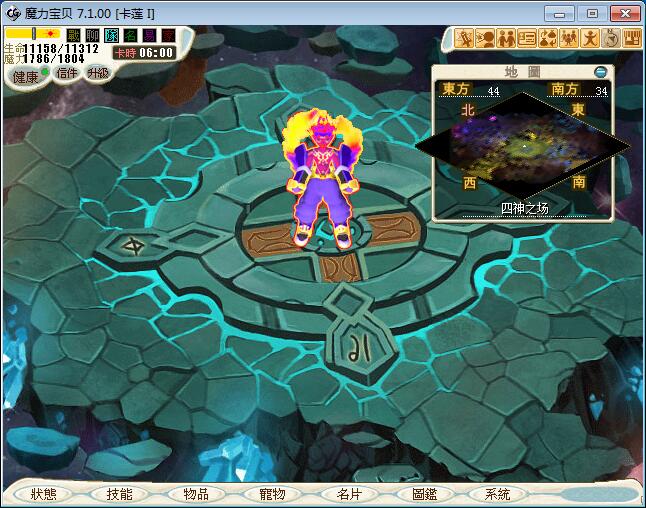The image size is (646, 508).
Task: Open the 物品 items menu
Action: pyautogui.click(x=196, y=494)
